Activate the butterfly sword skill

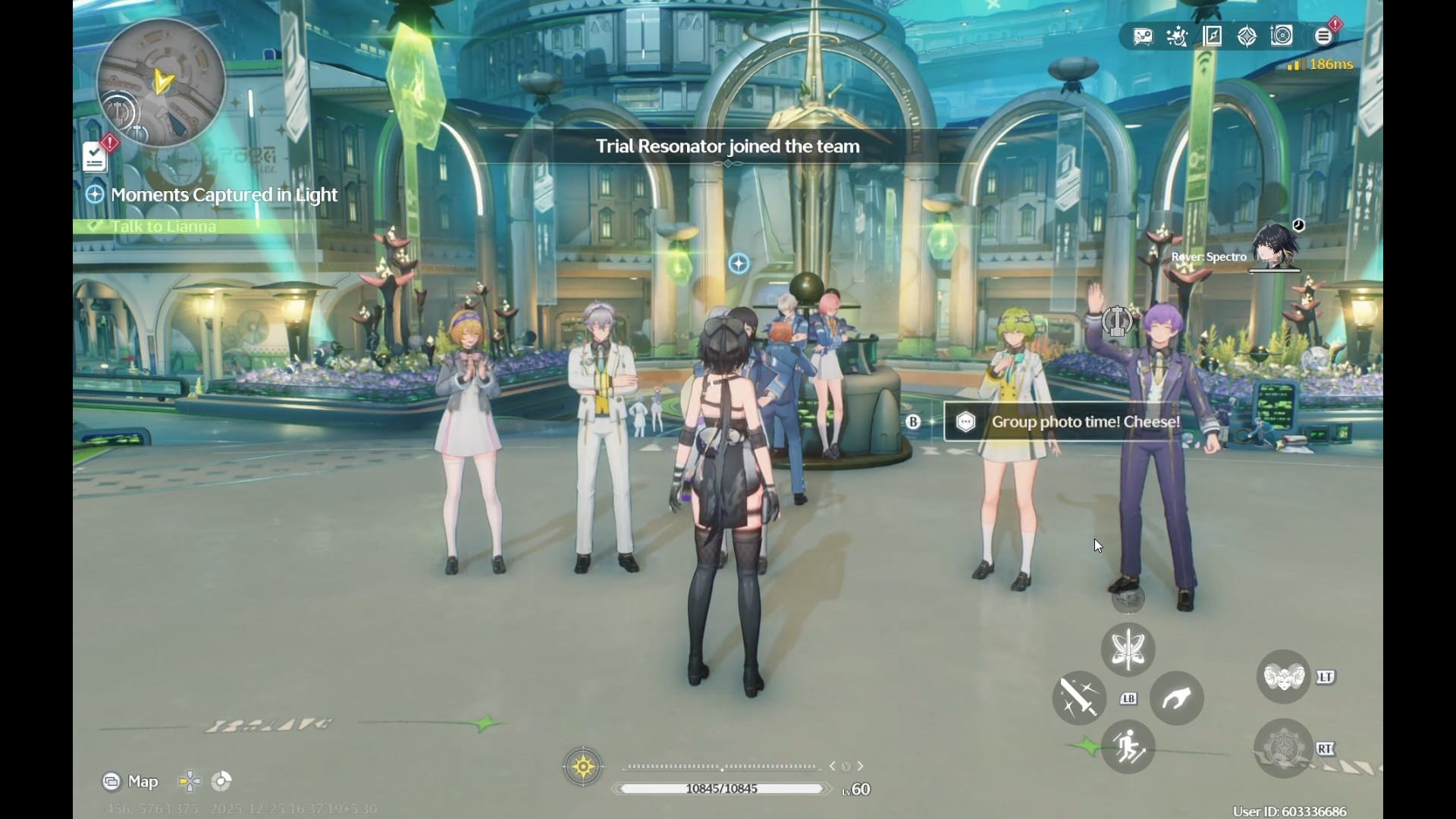click(x=1128, y=650)
